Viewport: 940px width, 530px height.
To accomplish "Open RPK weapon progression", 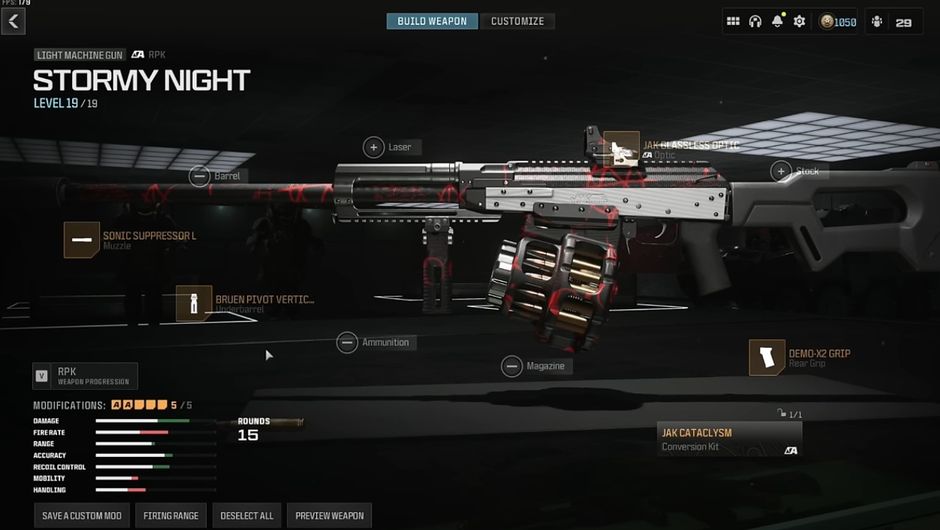I will [x=84, y=376].
